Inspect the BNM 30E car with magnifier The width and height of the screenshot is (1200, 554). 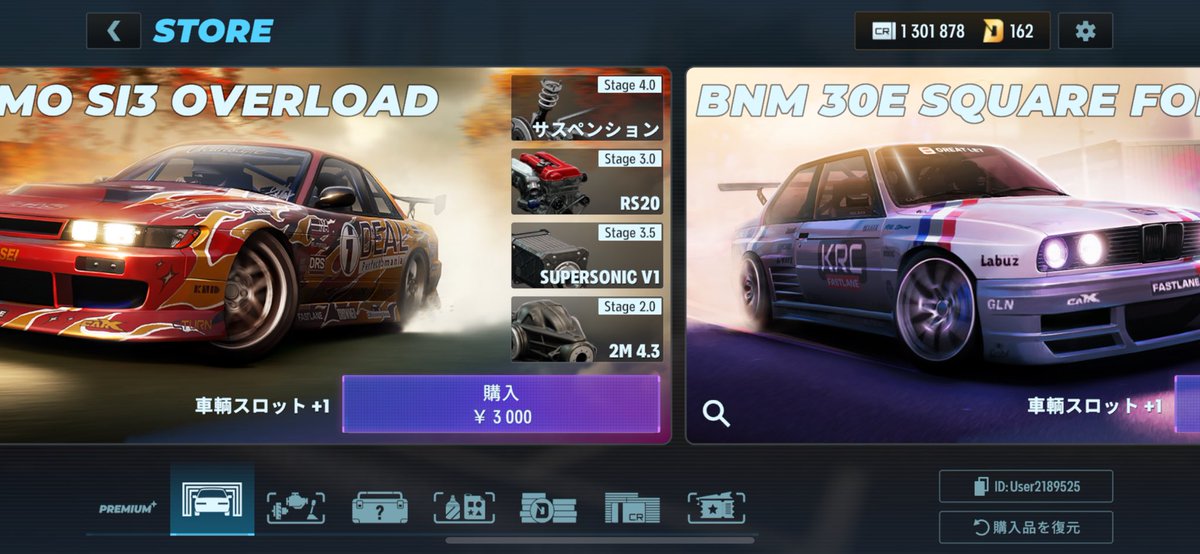pyautogui.click(x=716, y=413)
